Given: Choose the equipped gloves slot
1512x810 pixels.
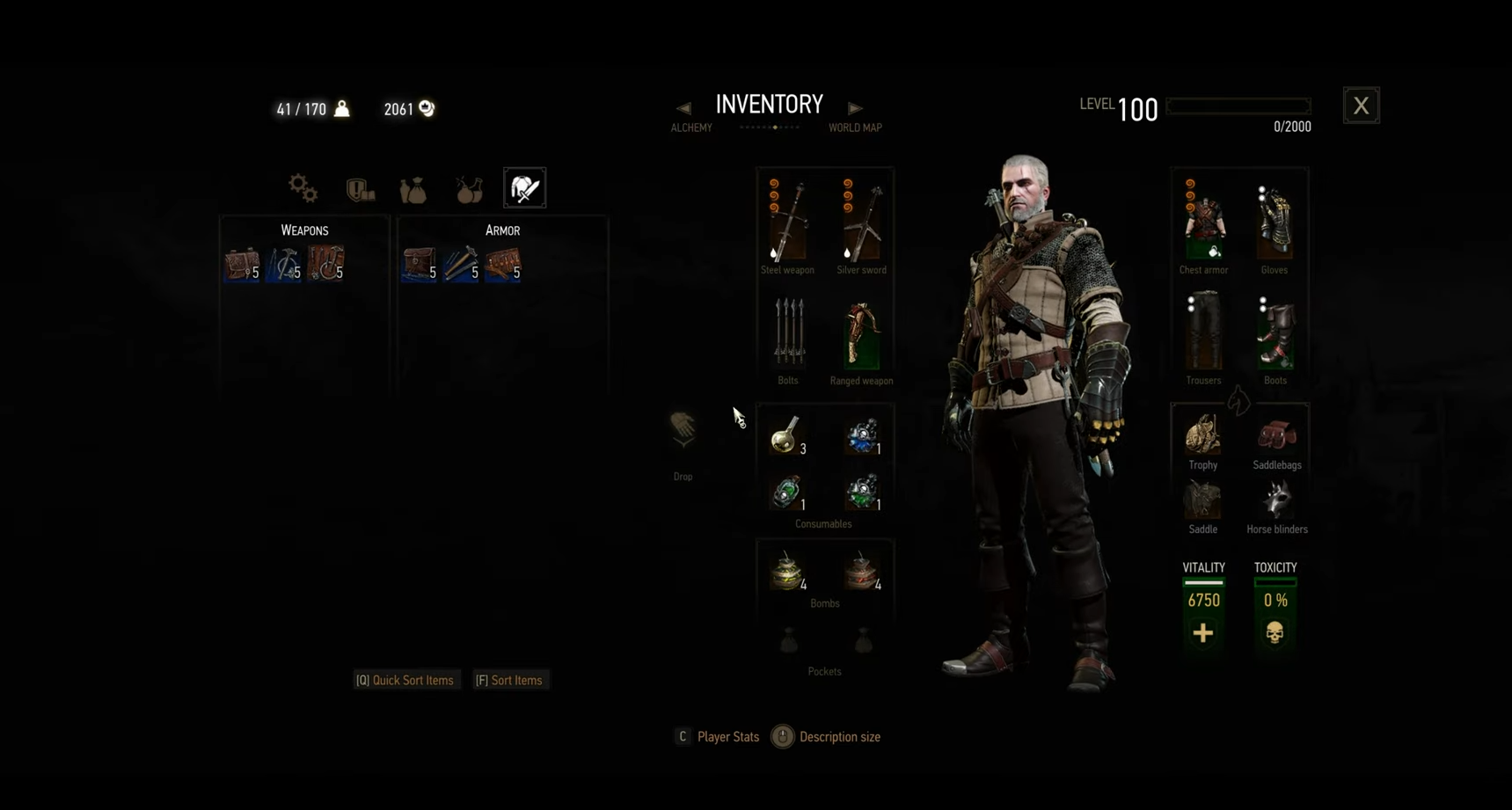Looking at the screenshot, I should [1274, 222].
